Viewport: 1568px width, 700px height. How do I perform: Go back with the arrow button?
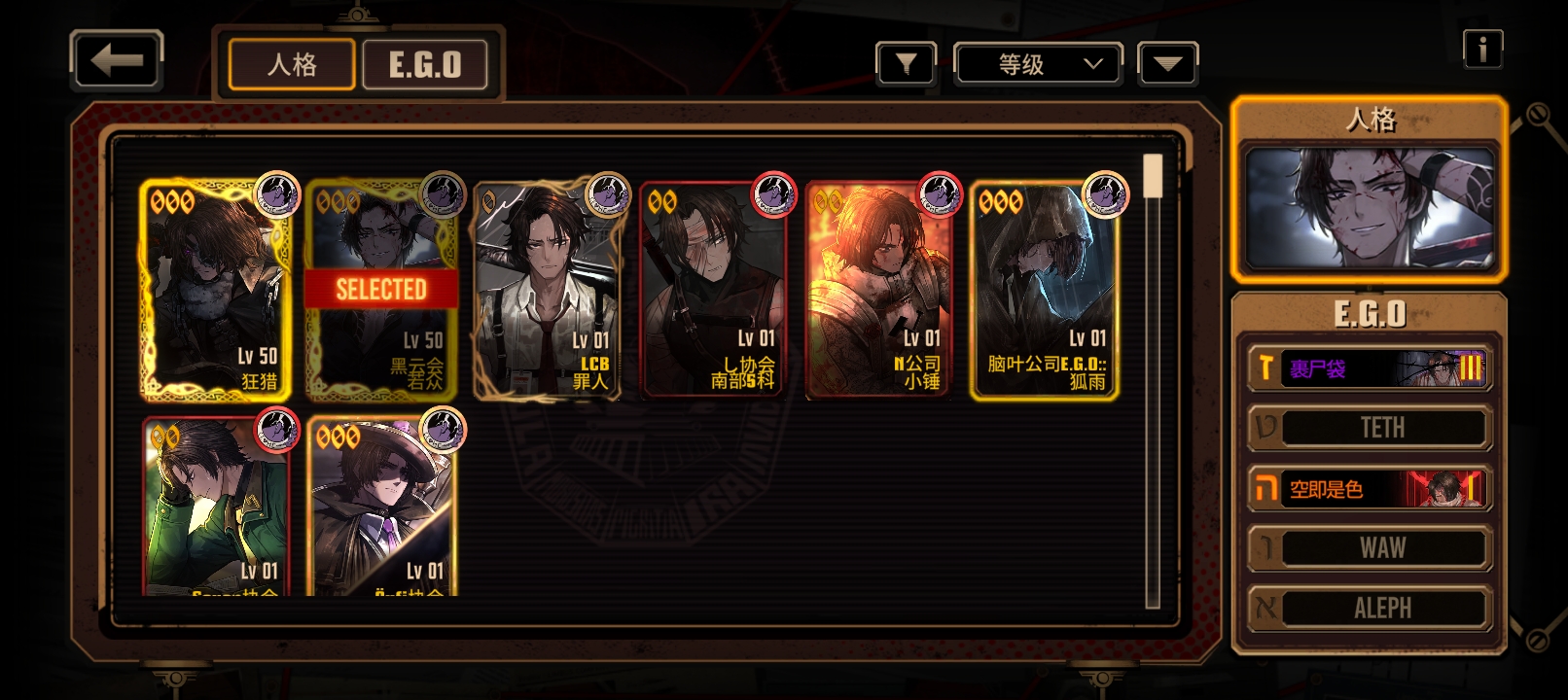coord(117,61)
